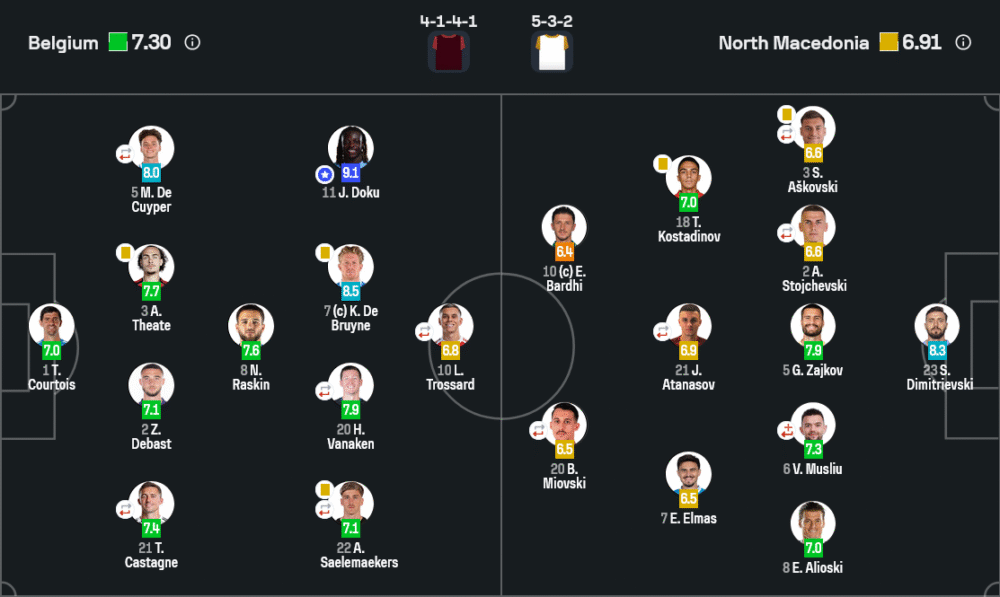
Task: View S. Dimitrievski goalkeeper card
Action: (937, 325)
